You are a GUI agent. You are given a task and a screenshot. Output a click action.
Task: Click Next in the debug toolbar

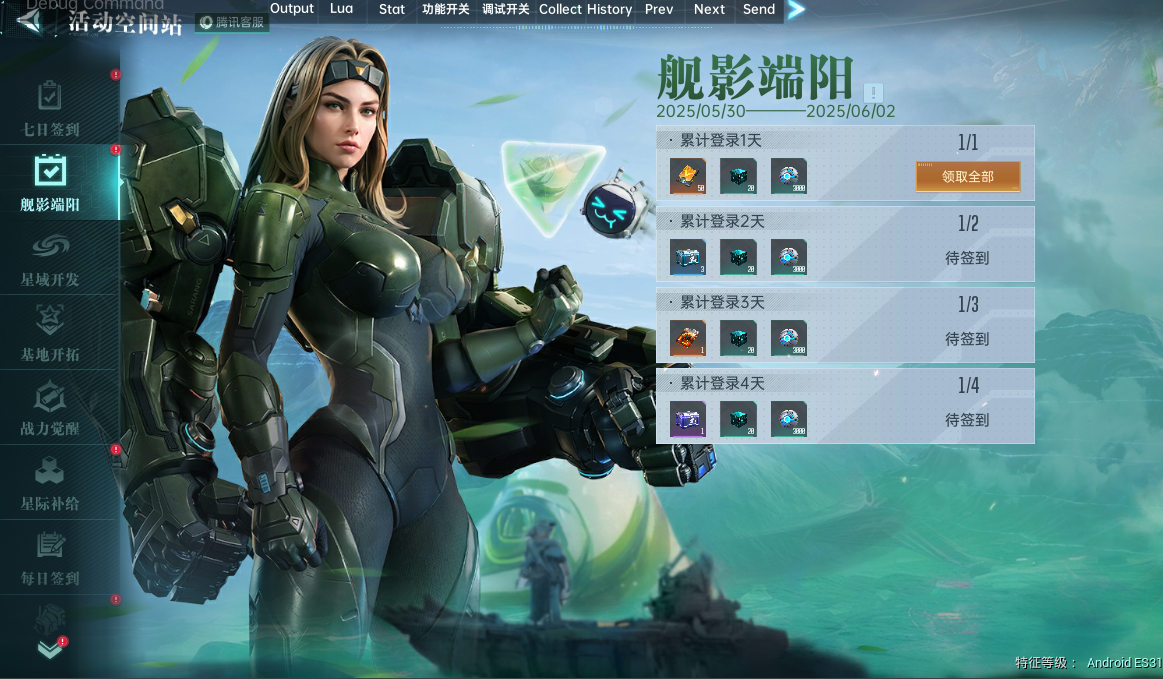pos(709,9)
